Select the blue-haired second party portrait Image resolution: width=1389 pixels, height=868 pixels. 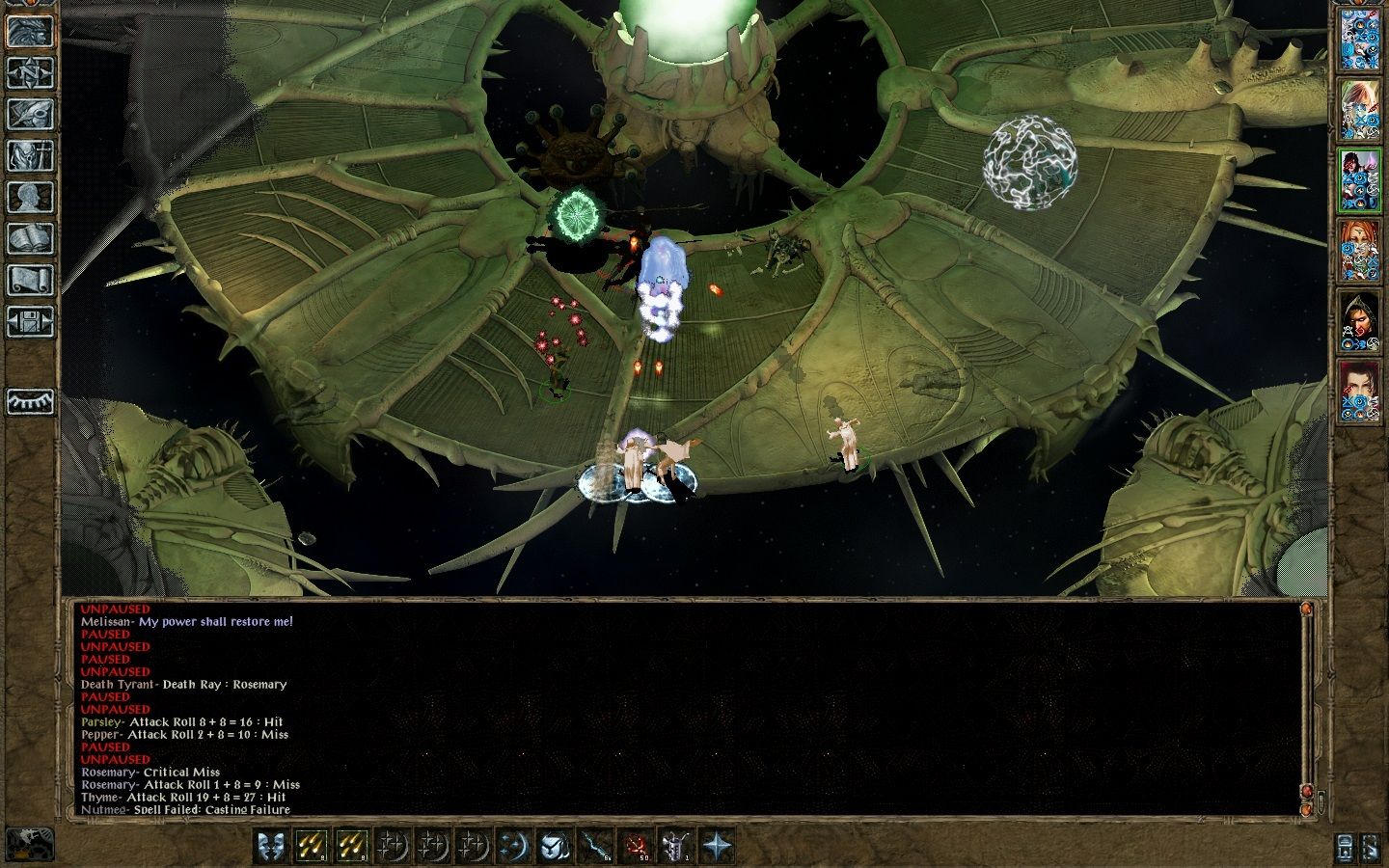tap(1360, 111)
